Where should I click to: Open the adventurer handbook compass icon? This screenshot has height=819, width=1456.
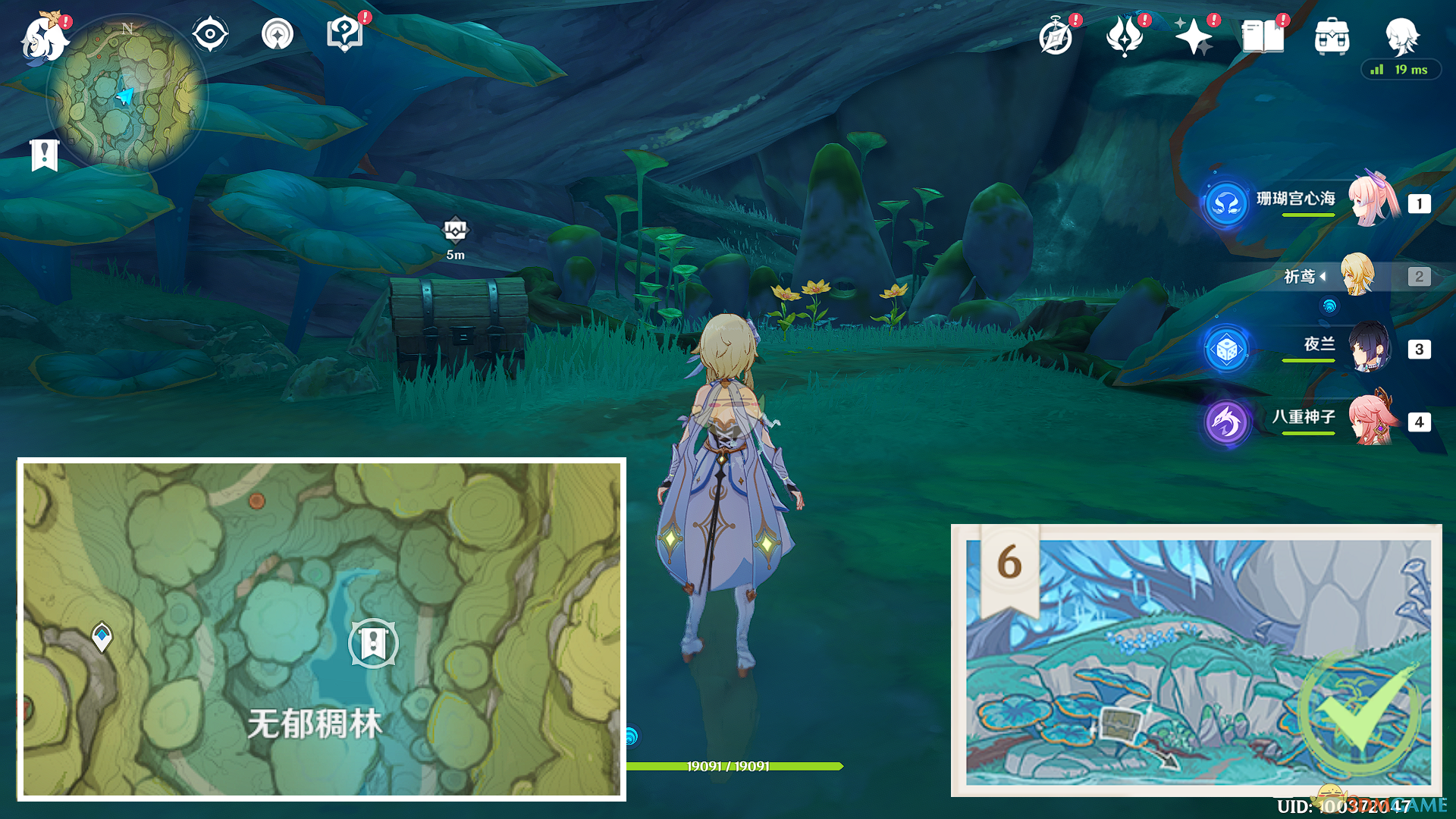coord(1056,37)
